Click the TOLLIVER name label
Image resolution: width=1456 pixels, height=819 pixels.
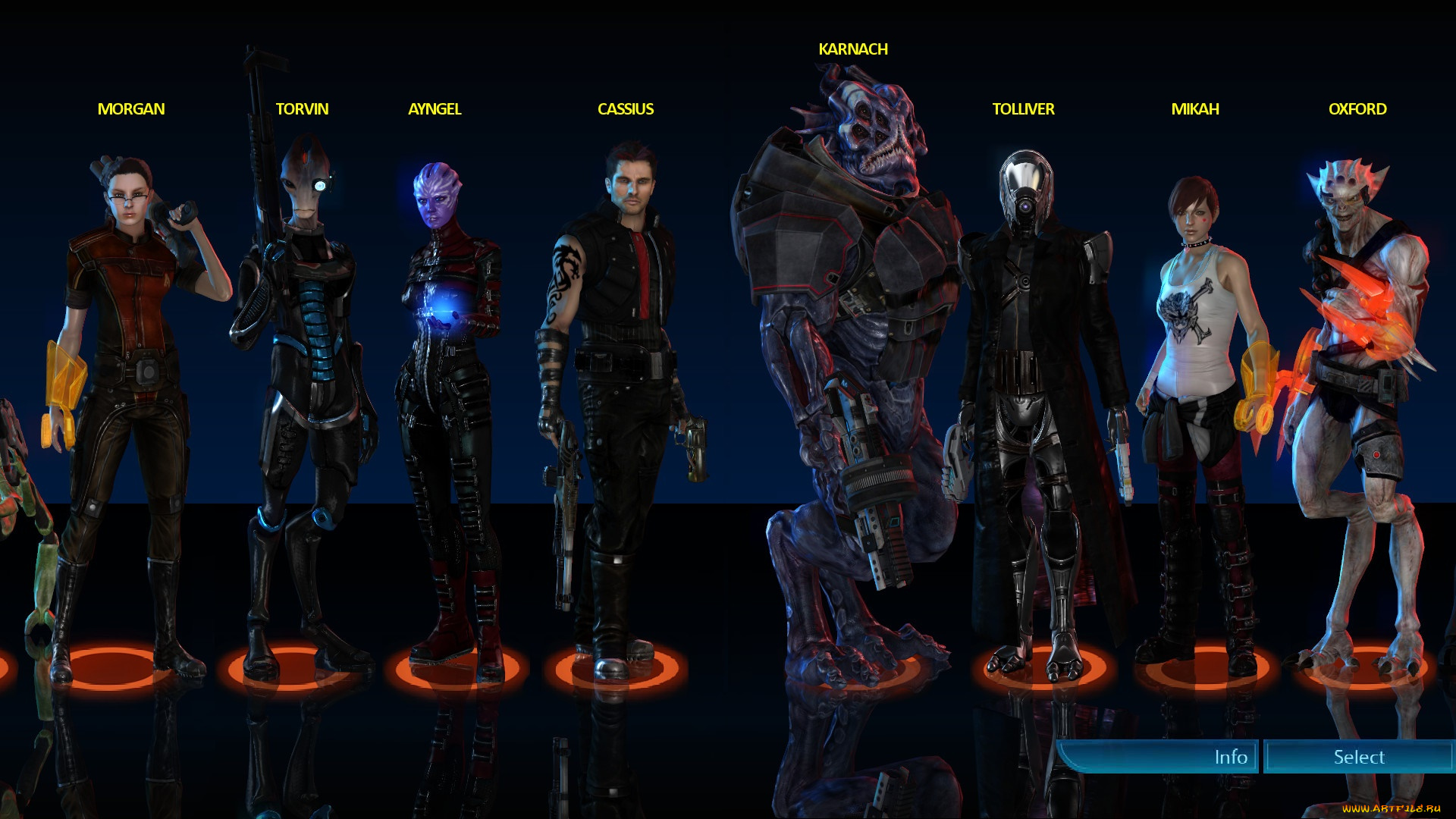[x=1023, y=109]
